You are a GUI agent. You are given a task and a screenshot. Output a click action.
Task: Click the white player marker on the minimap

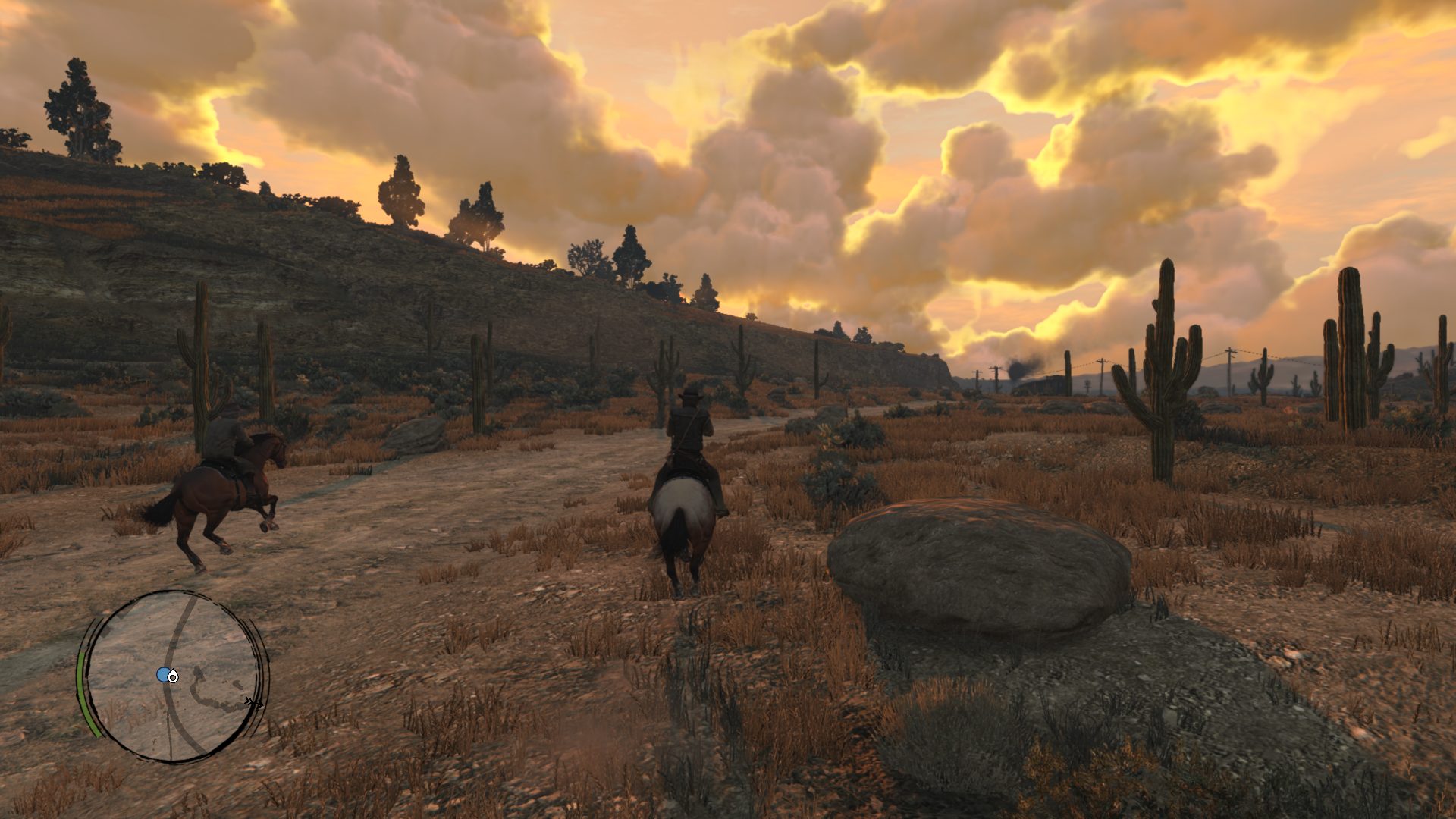pos(174,676)
